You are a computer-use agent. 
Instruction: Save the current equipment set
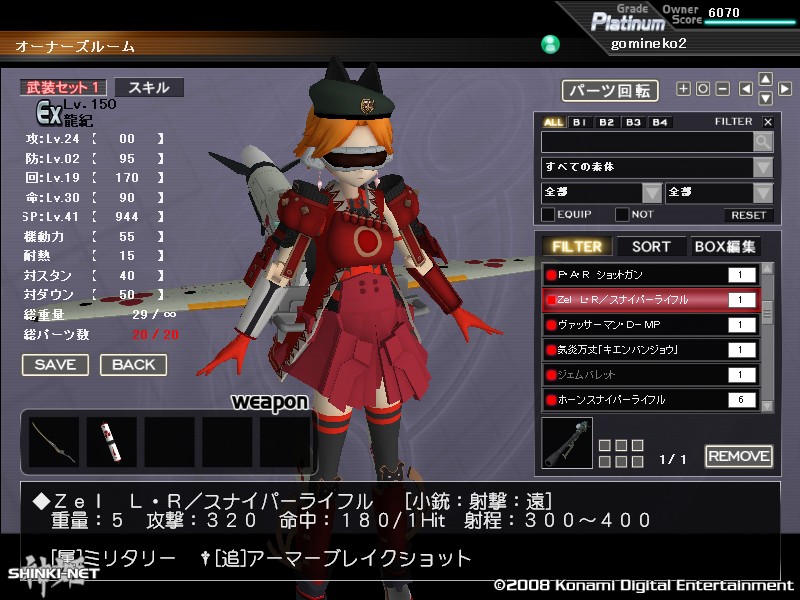[55, 365]
